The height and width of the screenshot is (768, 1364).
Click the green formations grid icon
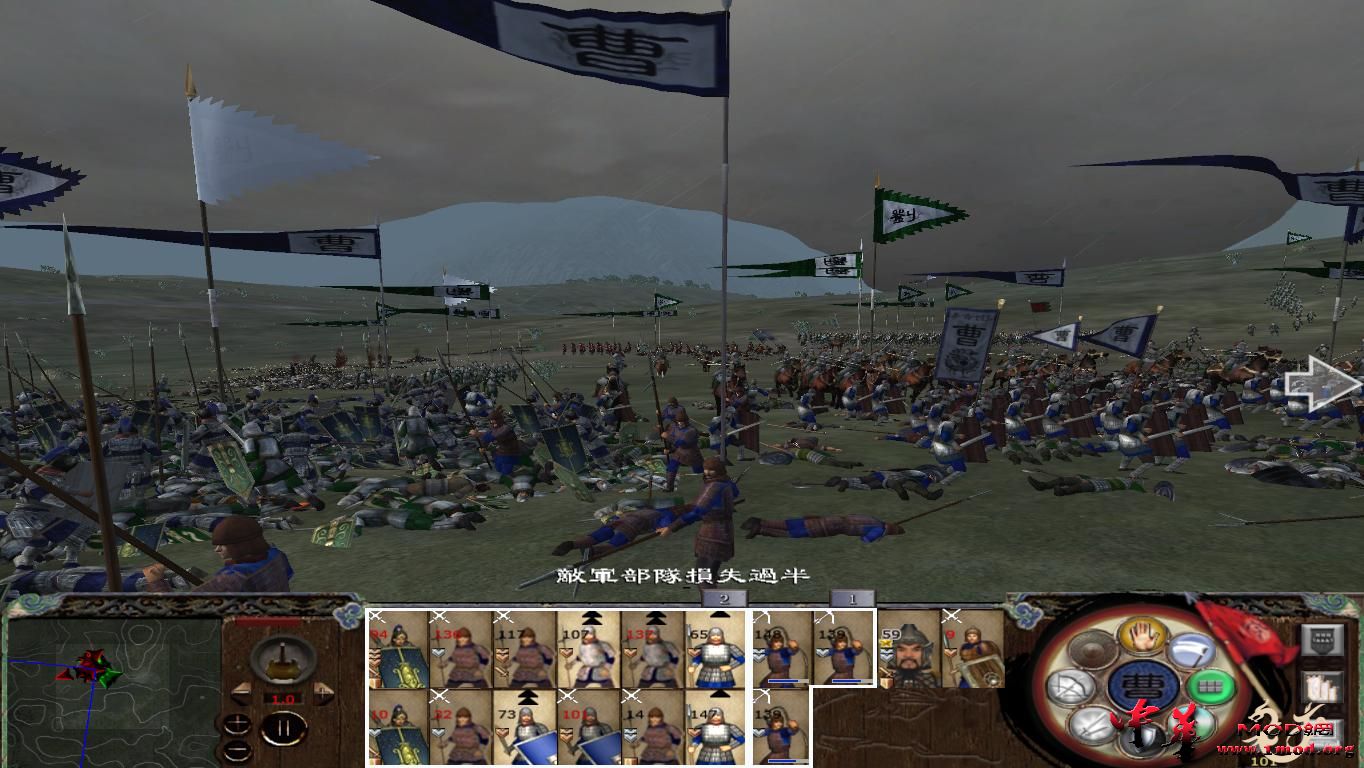(1211, 686)
